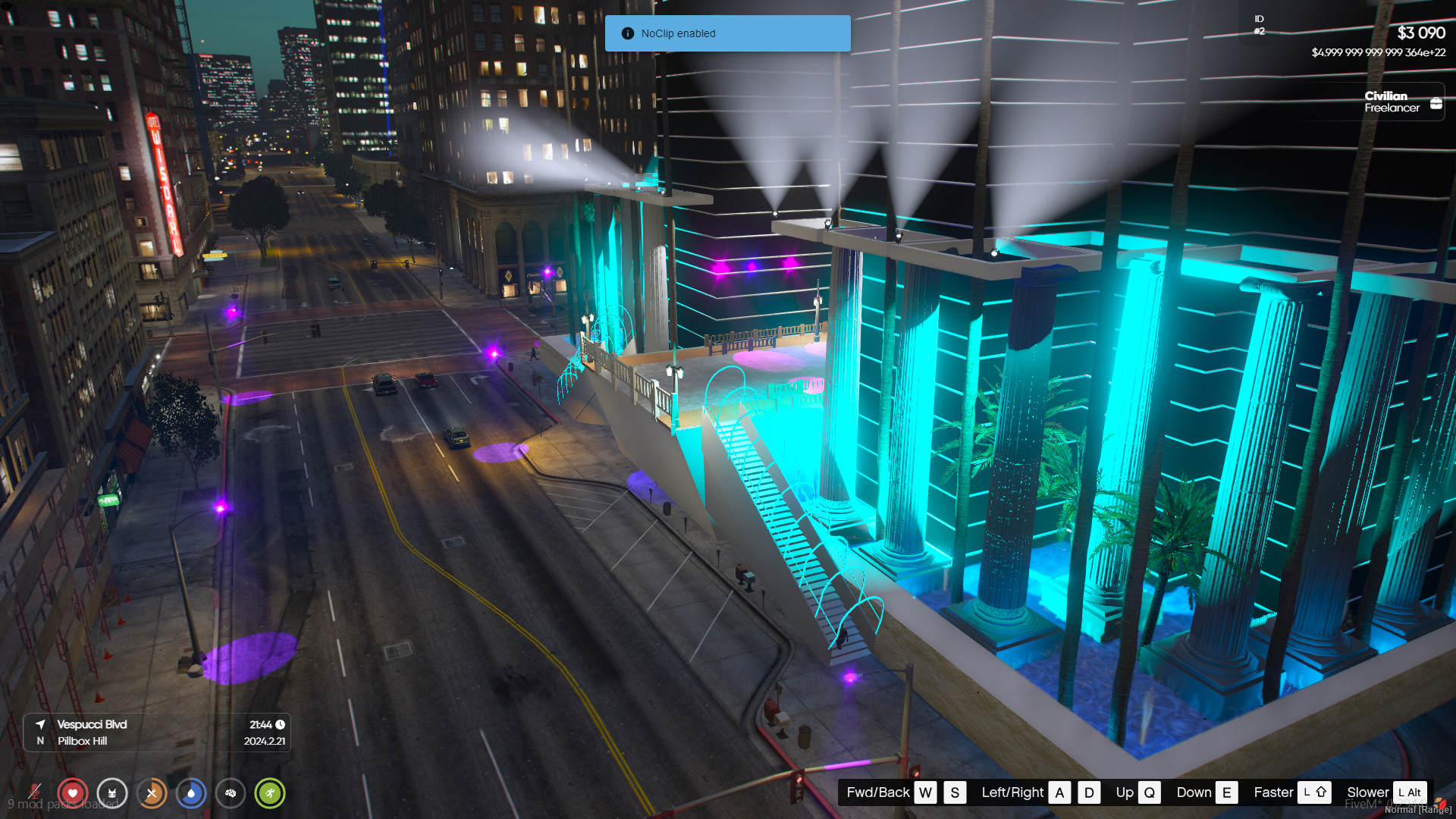Click the Civilian Freelancer job panel
The image size is (1456, 819).
pyautogui.click(x=1392, y=102)
